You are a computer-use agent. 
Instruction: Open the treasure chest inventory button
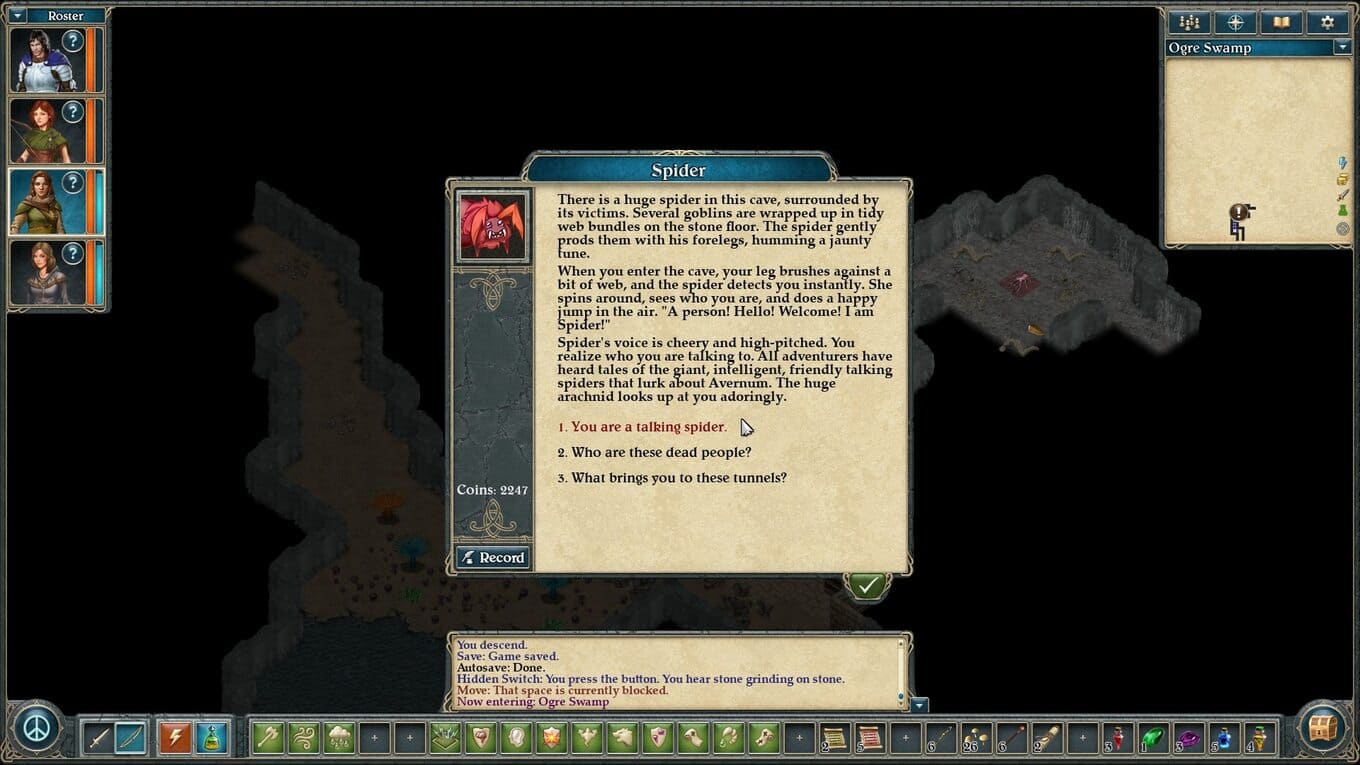point(1323,727)
